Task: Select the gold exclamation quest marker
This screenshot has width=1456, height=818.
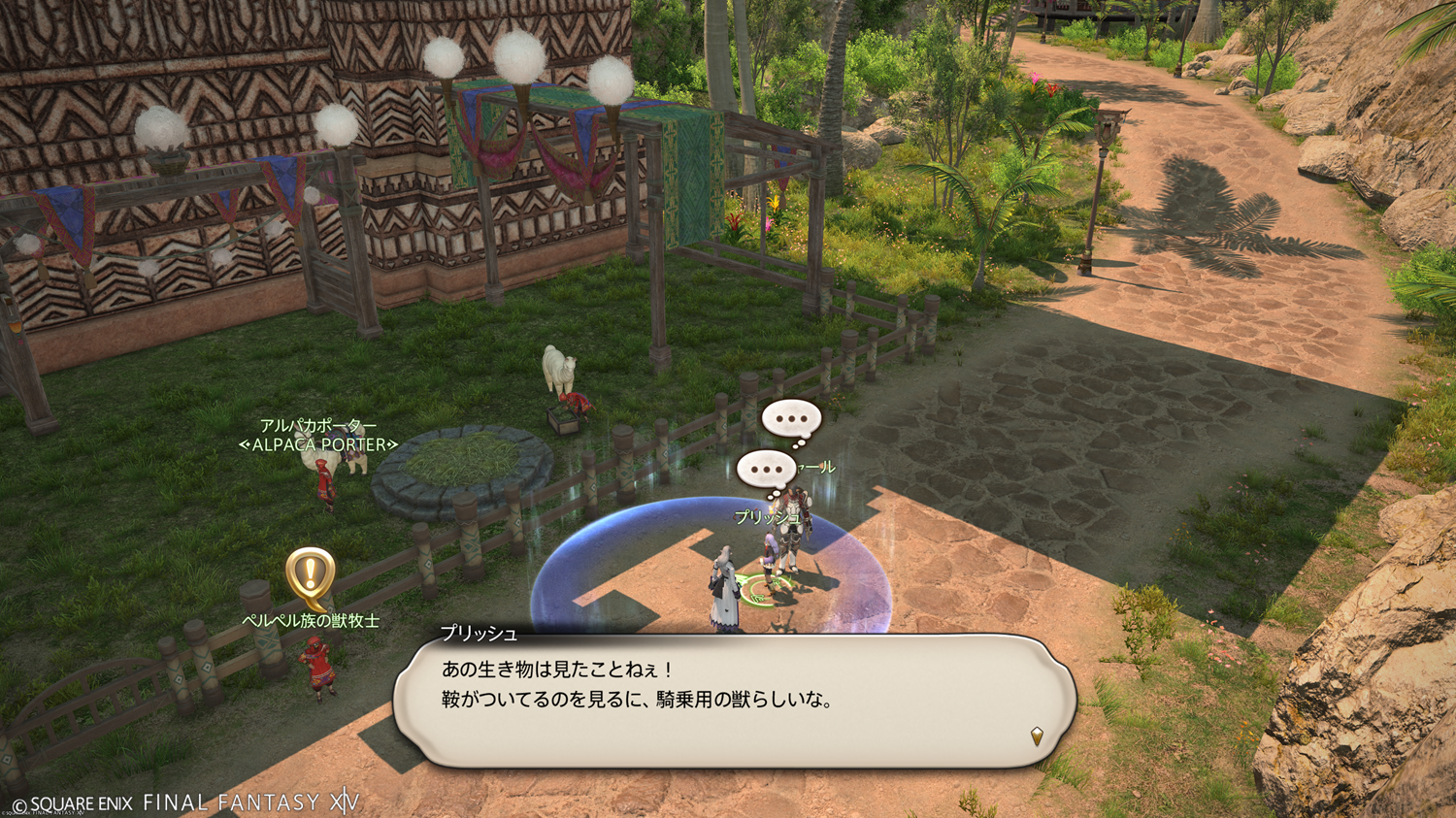Action: pos(311,576)
